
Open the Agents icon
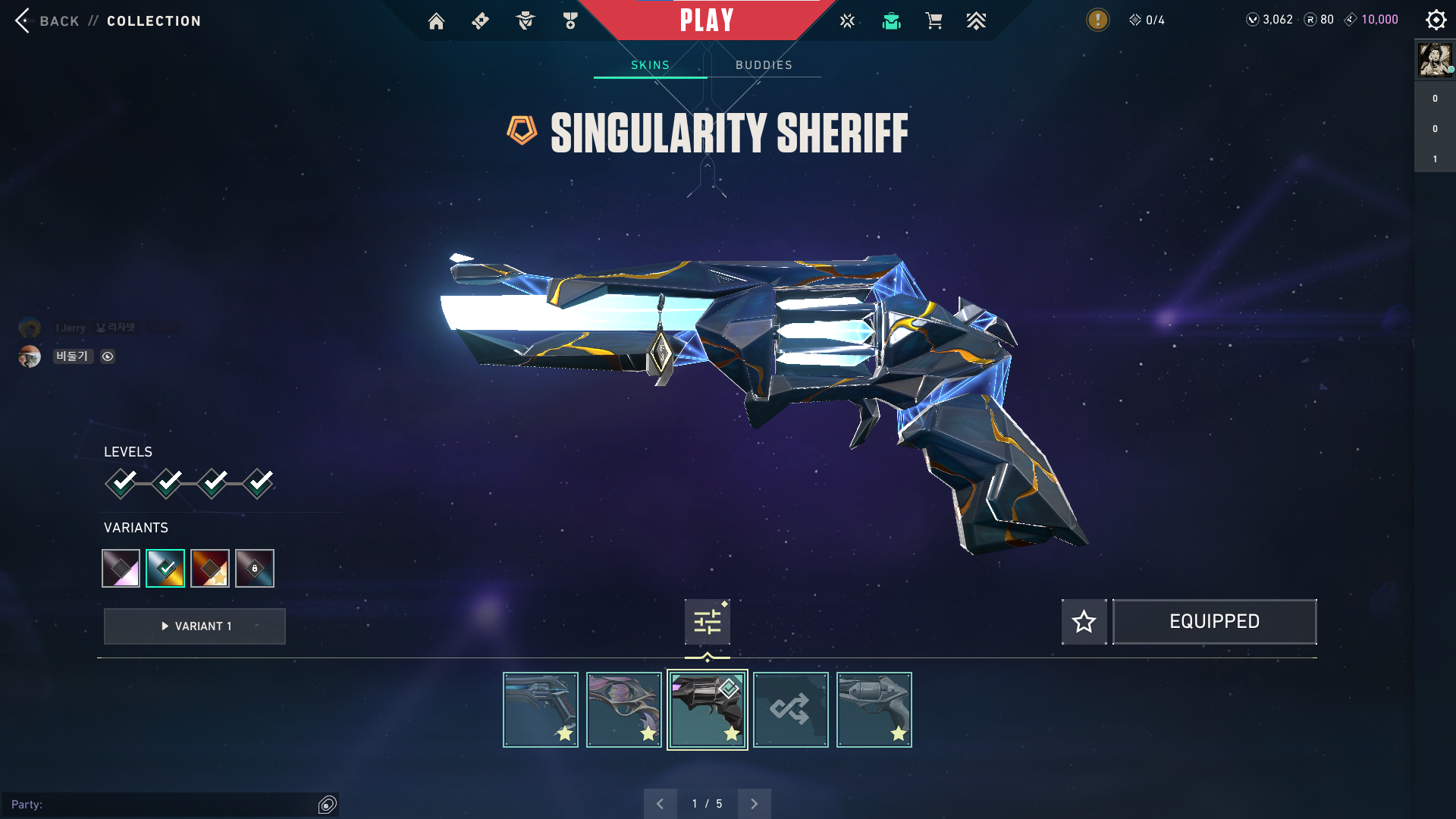tap(525, 20)
